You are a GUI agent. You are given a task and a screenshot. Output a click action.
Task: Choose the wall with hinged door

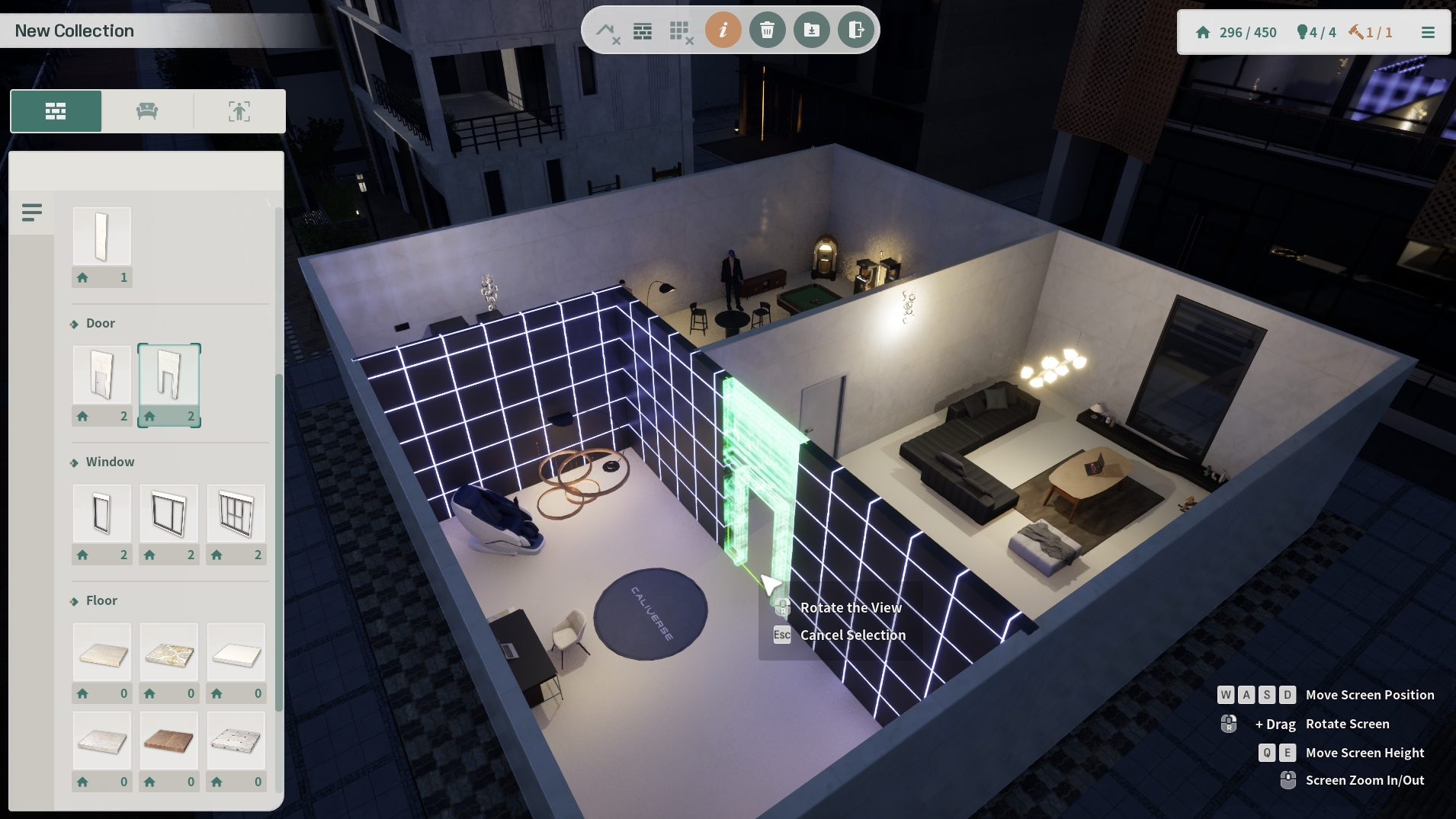tap(102, 375)
